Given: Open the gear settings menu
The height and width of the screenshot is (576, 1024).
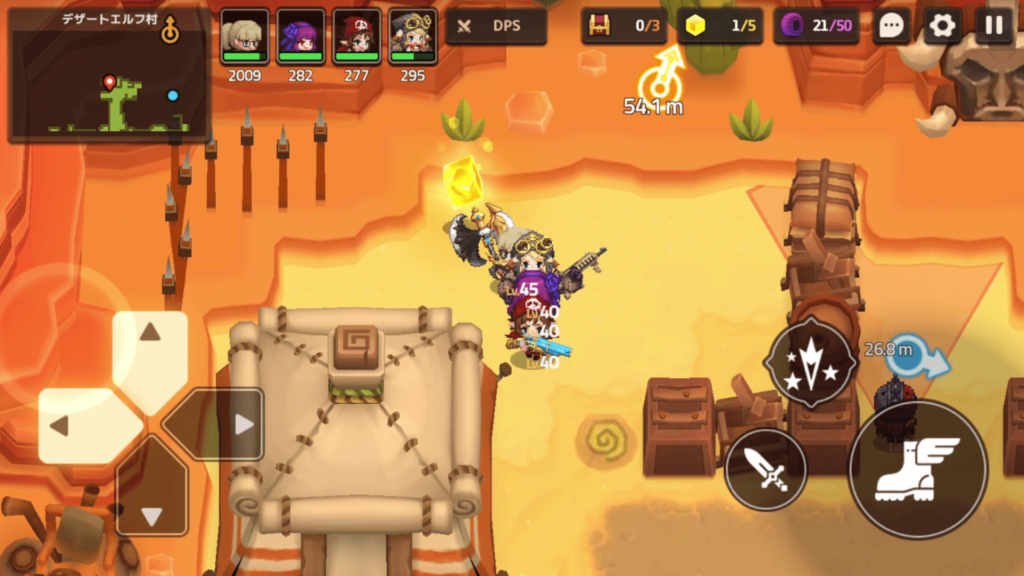Looking at the screenshot, I should 942,26.
